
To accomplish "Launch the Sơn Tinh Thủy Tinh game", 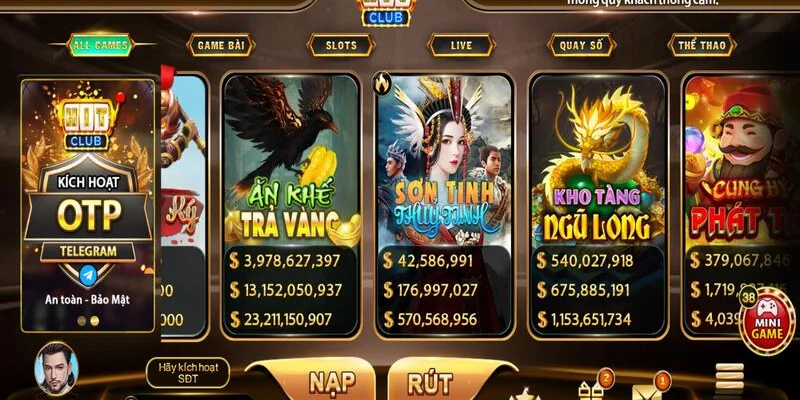I will pos(443,160).
